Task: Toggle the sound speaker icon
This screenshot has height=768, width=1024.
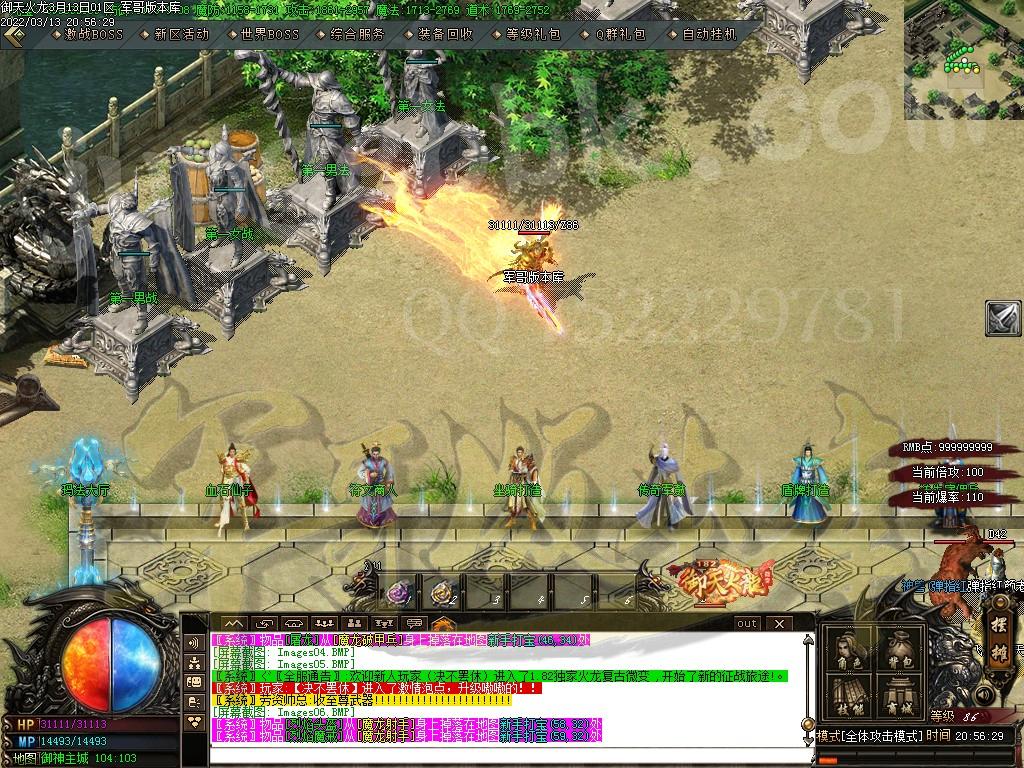Action: click(984, 695)
